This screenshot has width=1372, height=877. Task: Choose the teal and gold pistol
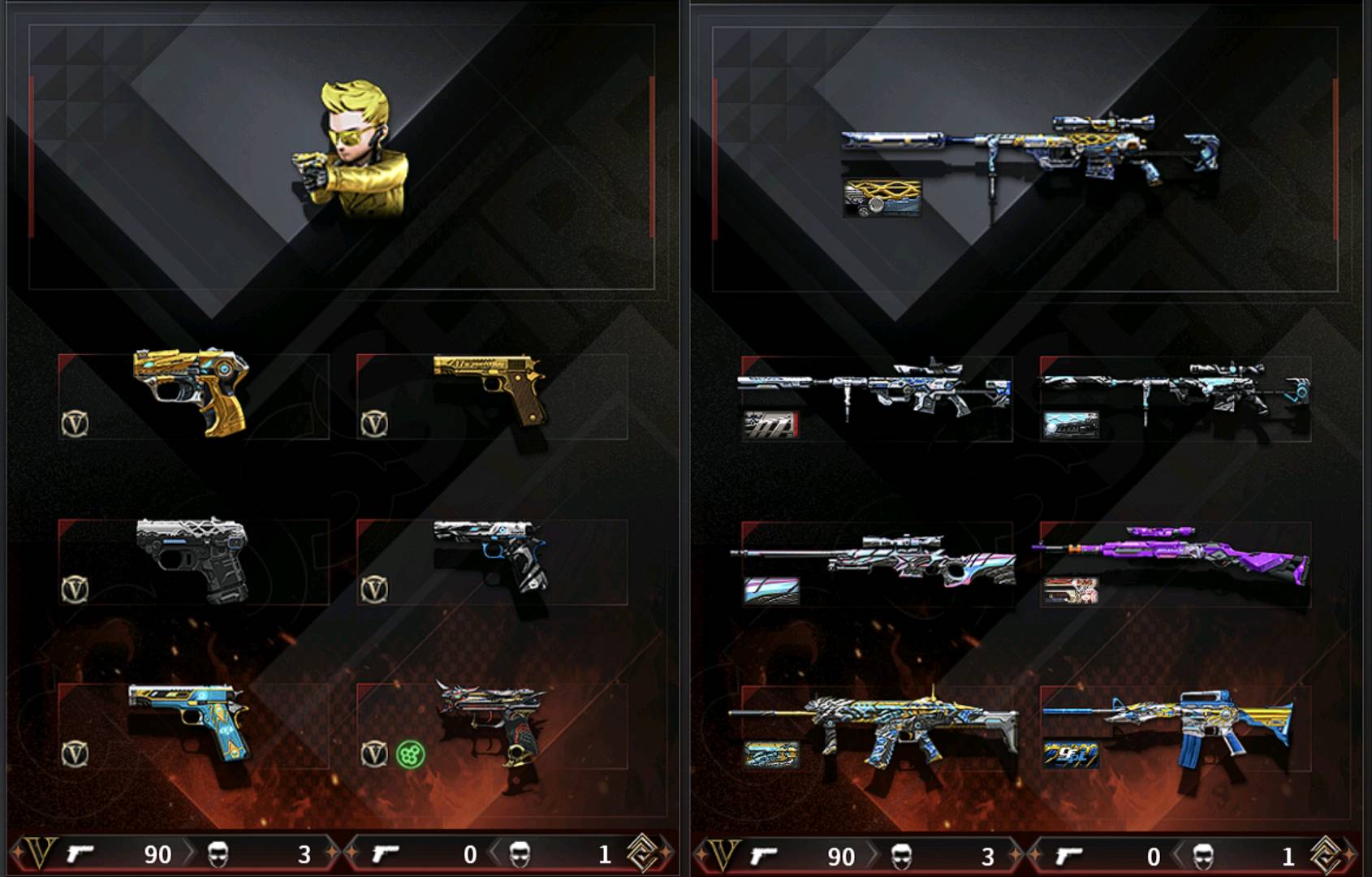(x=189, y=720)
